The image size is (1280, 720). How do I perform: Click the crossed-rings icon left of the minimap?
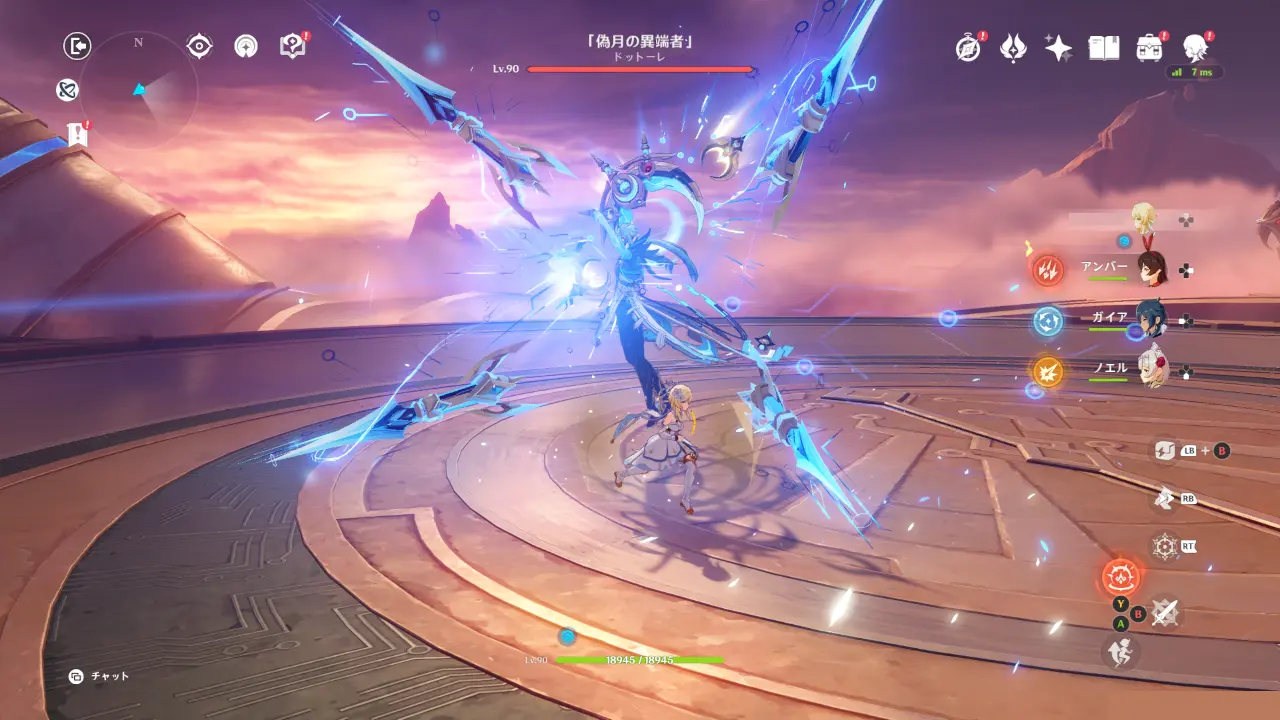coord(68,91)
